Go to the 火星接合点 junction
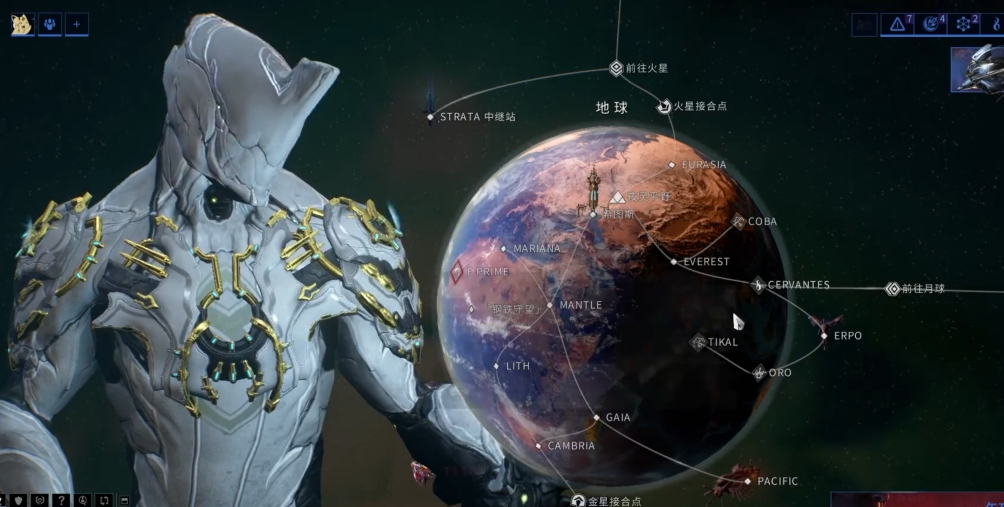This screenshot has height=507, width=1004. 663,106
